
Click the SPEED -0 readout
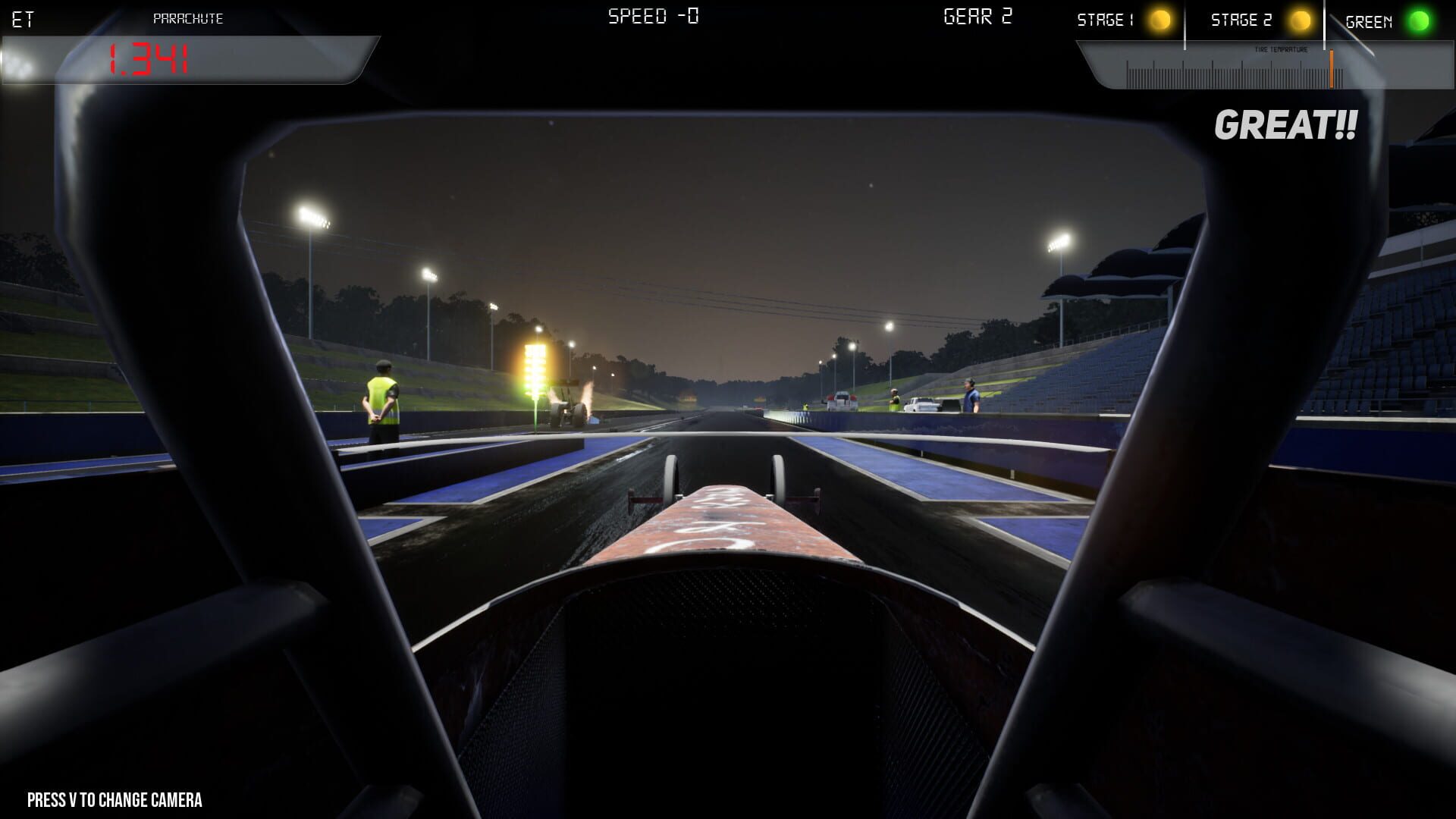point(652,15)
